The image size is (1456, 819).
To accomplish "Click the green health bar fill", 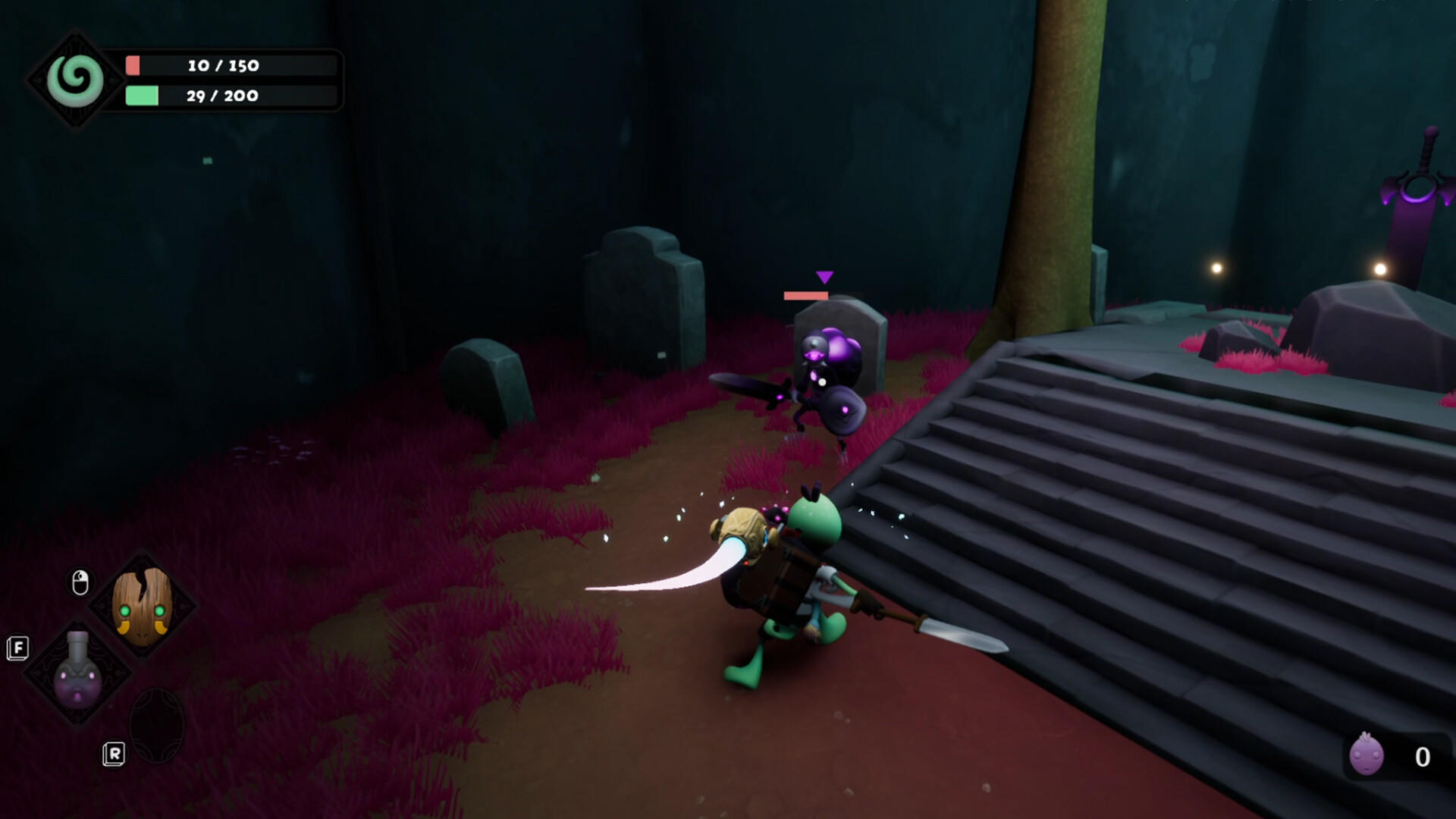I will (140, 96).
